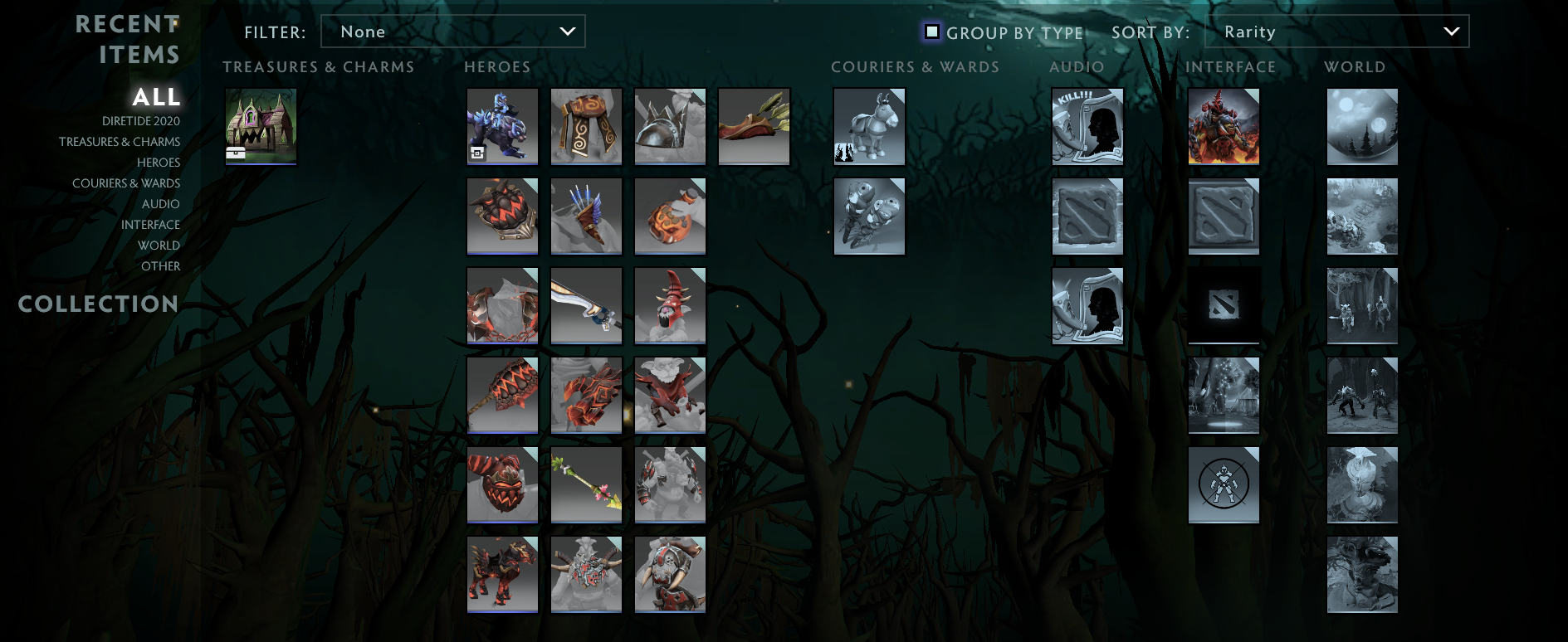Image resolution: width=1568 pixels, height=642 pixels.
Task: Select the silver helmet item icon
Action: (669, 126)
